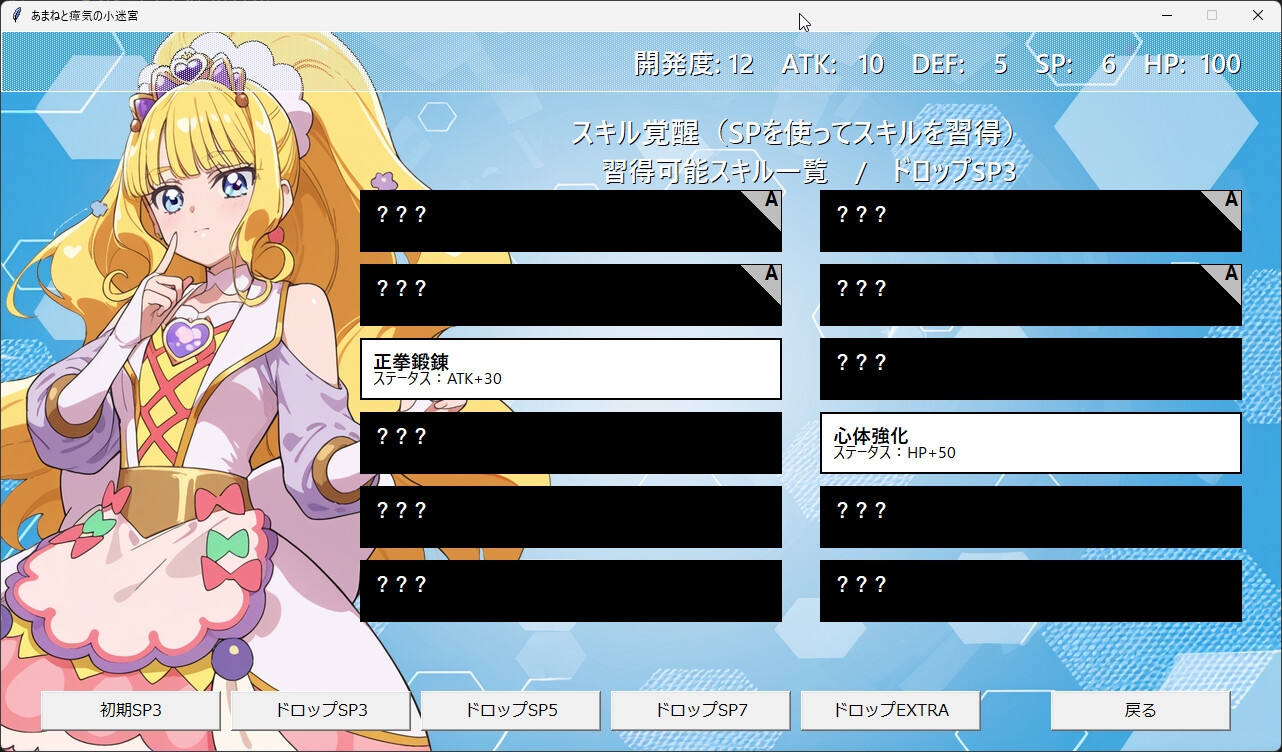
Task: Select the 正拳鍛錬 ATK+30 skill
Action: pyautogui.click(x=570, y=369)
